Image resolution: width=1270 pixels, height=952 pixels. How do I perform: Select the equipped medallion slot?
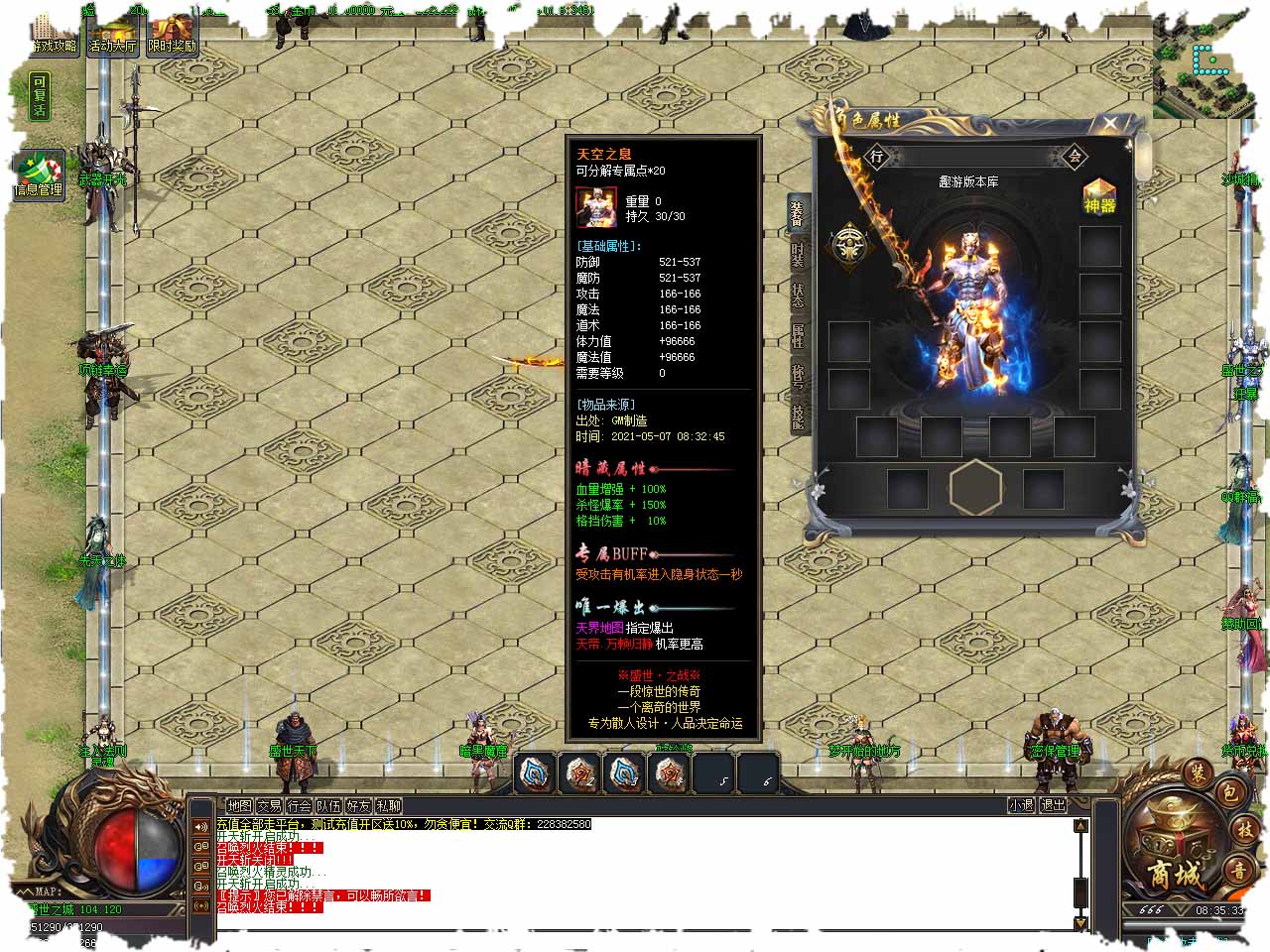click(x=849, y=245)
